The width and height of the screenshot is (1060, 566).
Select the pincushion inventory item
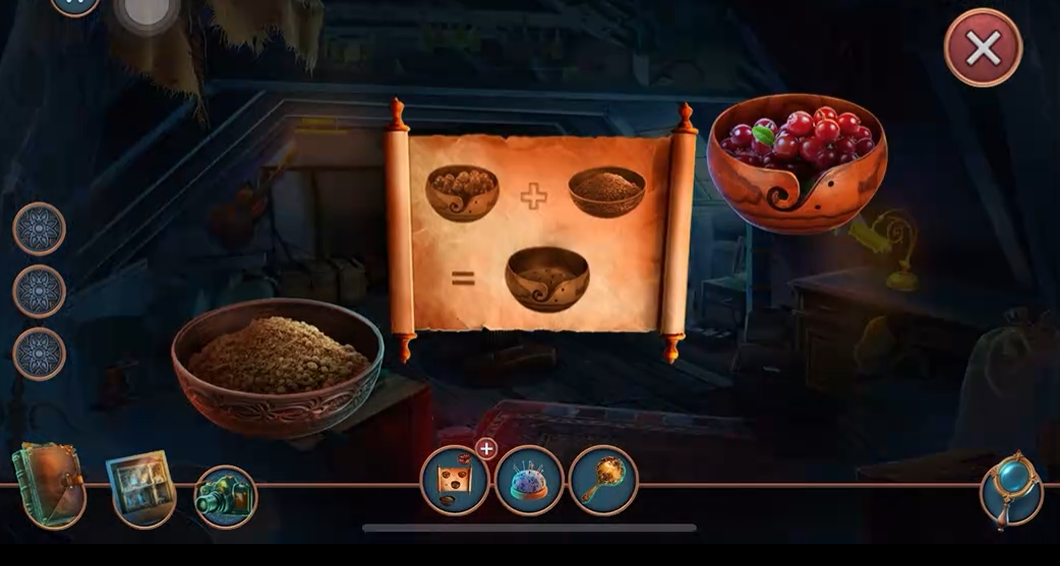coord(529,482)
